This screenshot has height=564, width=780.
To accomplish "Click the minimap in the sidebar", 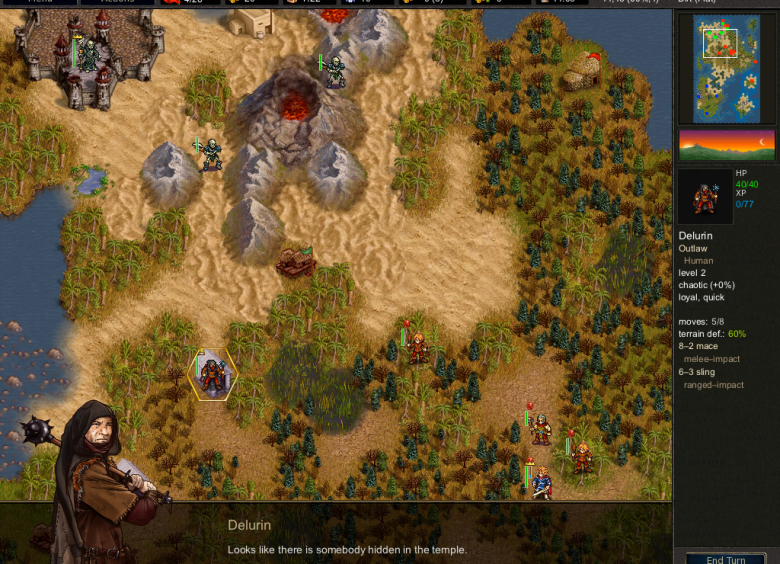I will (726, 68).
